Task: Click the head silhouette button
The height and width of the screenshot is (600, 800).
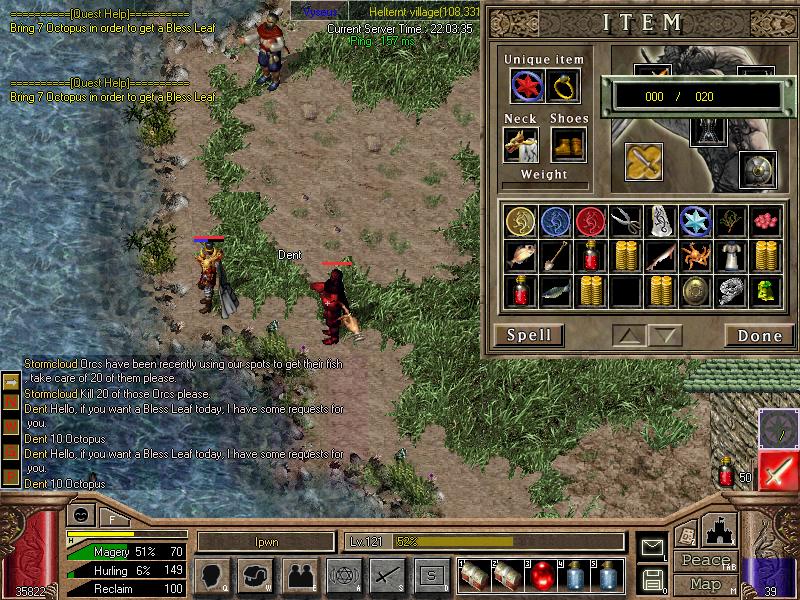Action: [x=214, y=575]
